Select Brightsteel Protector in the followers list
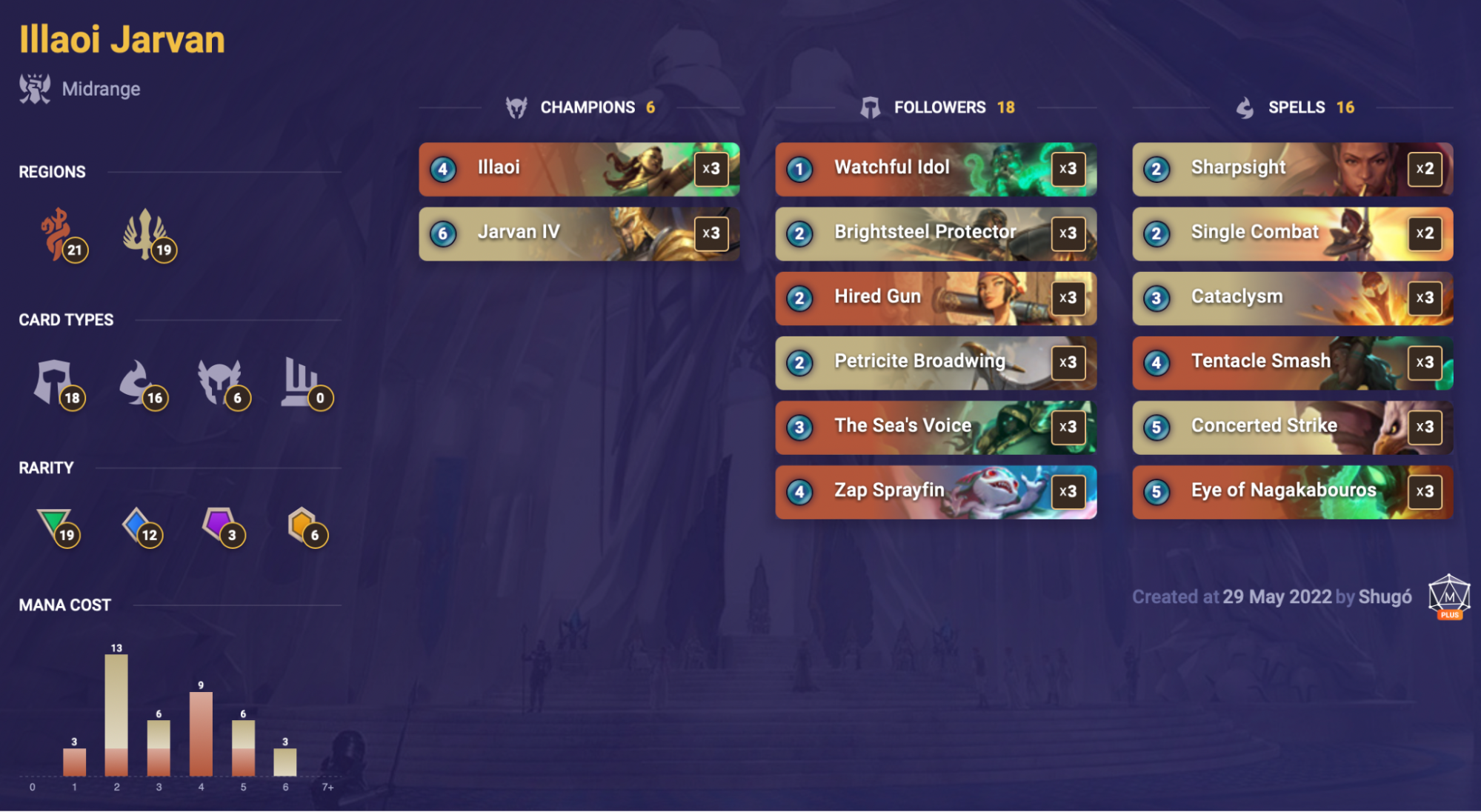 [935, 233]
